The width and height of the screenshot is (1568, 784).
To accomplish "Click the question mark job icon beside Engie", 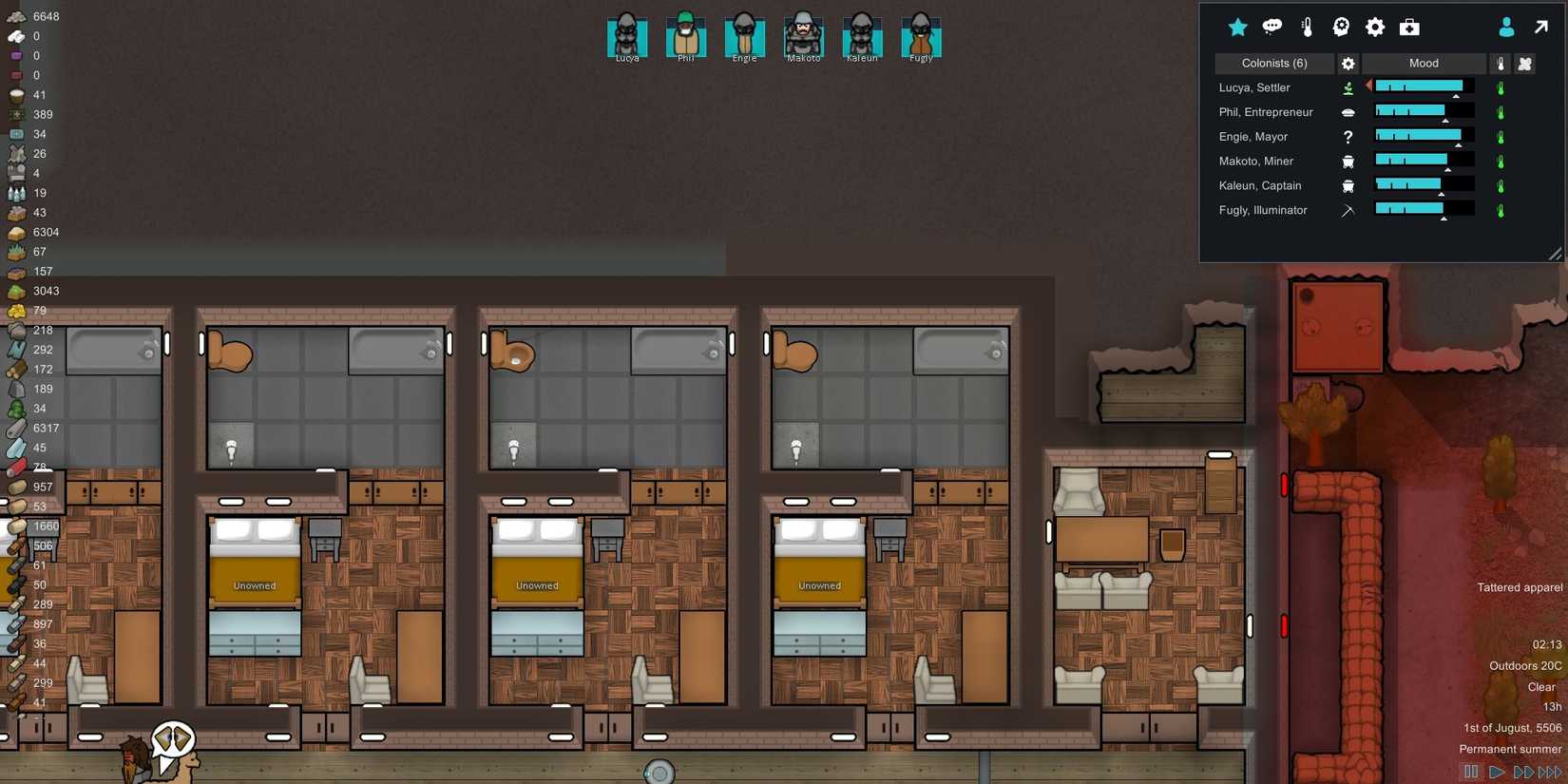I will (x=1348, y=137).
